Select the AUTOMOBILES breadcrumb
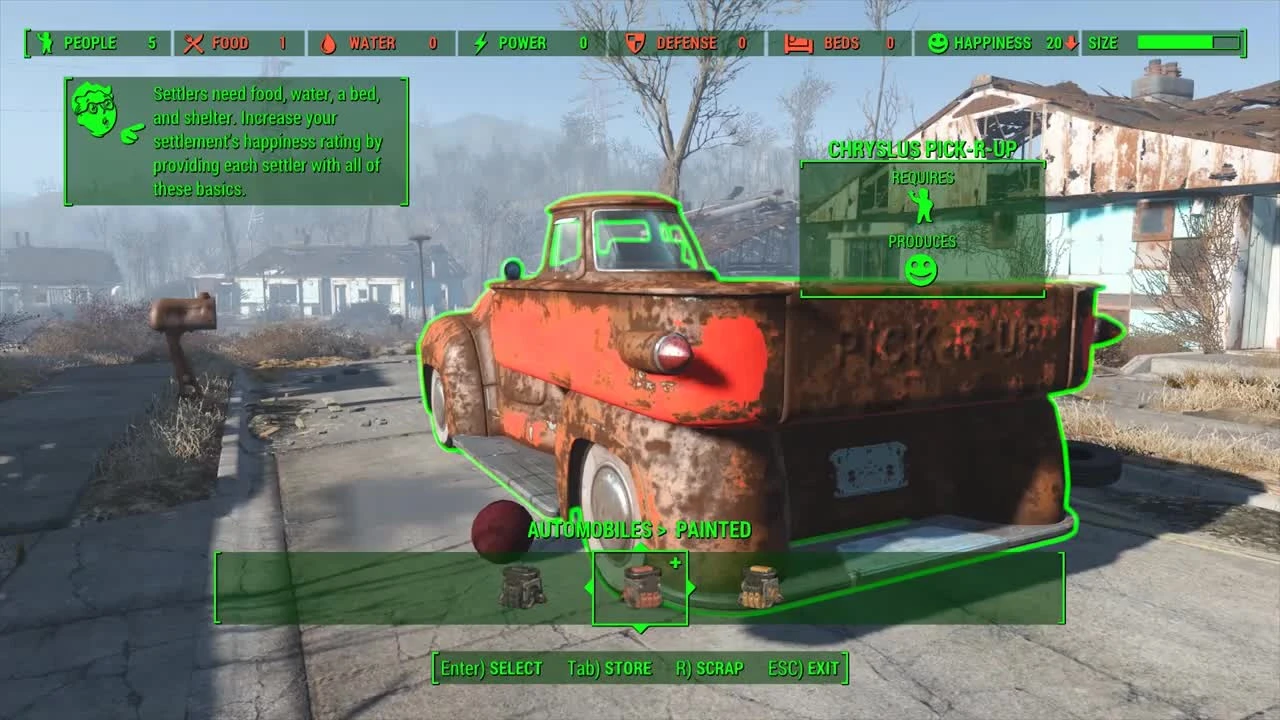The width and height of the screenshot is (1280, 720). [588, 531]
